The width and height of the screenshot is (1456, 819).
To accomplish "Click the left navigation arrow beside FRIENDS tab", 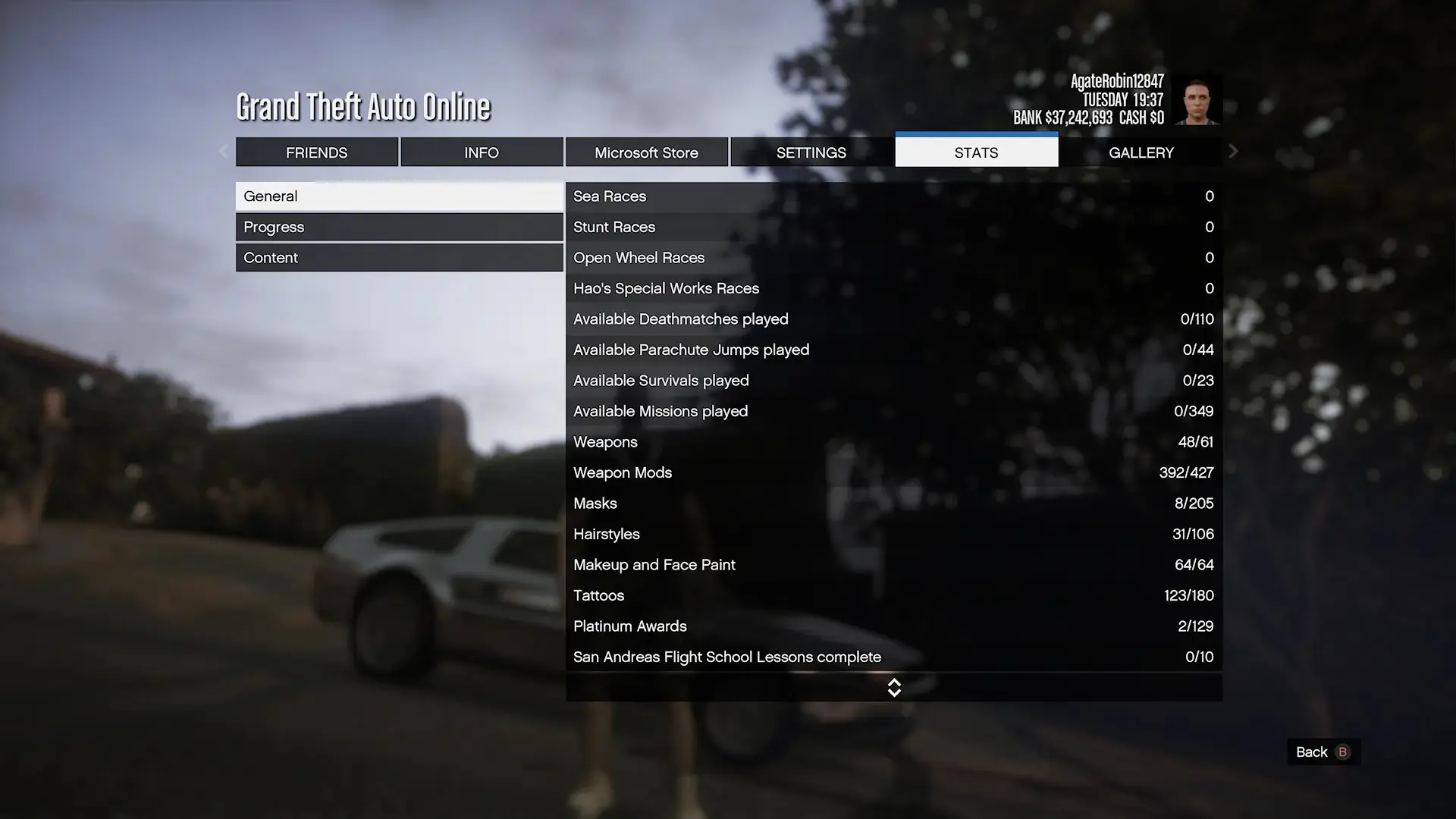I will [224, 152].
